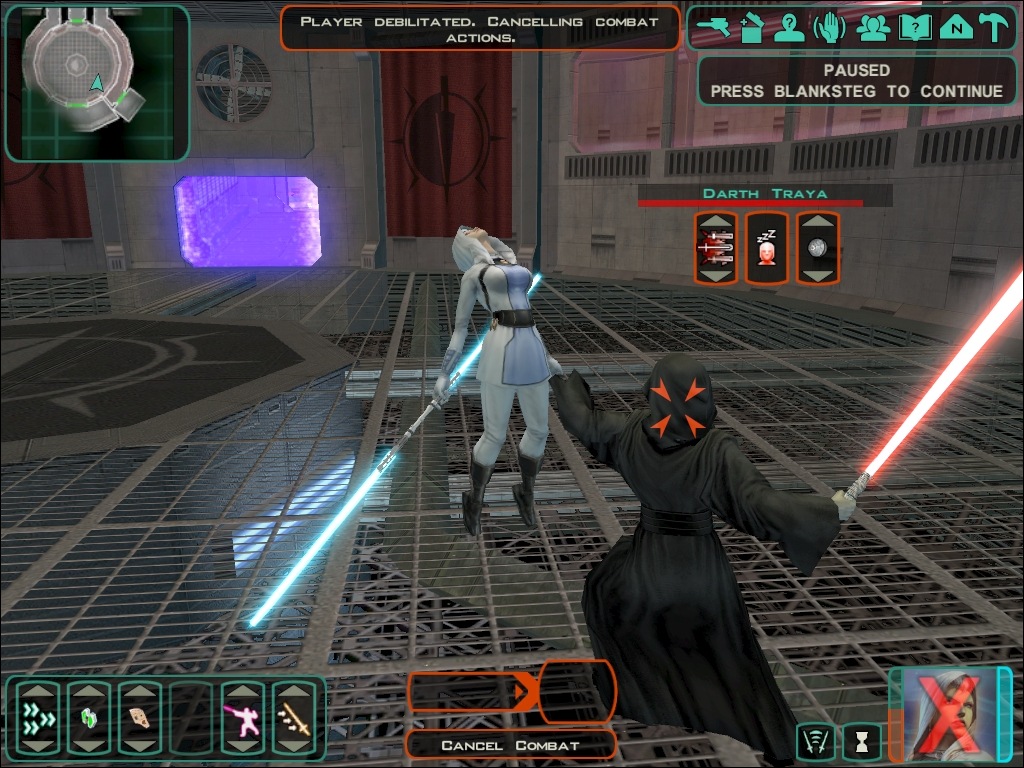Select the lightsaber attack on Darth Traya
This screenshot has width=1024, height=768.
(x=716, y=247)
